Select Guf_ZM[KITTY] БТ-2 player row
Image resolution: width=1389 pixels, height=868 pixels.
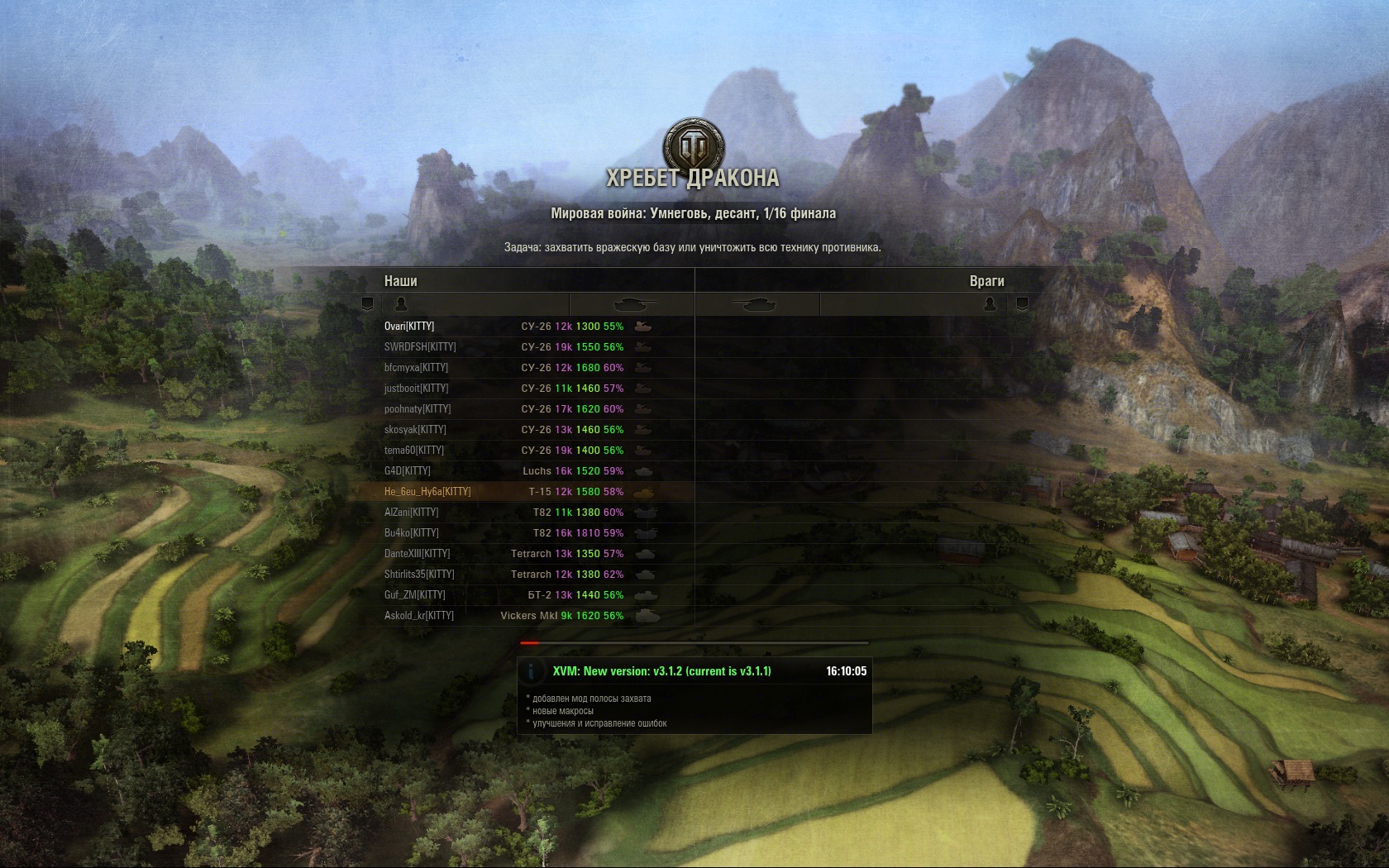pos(415,595)
